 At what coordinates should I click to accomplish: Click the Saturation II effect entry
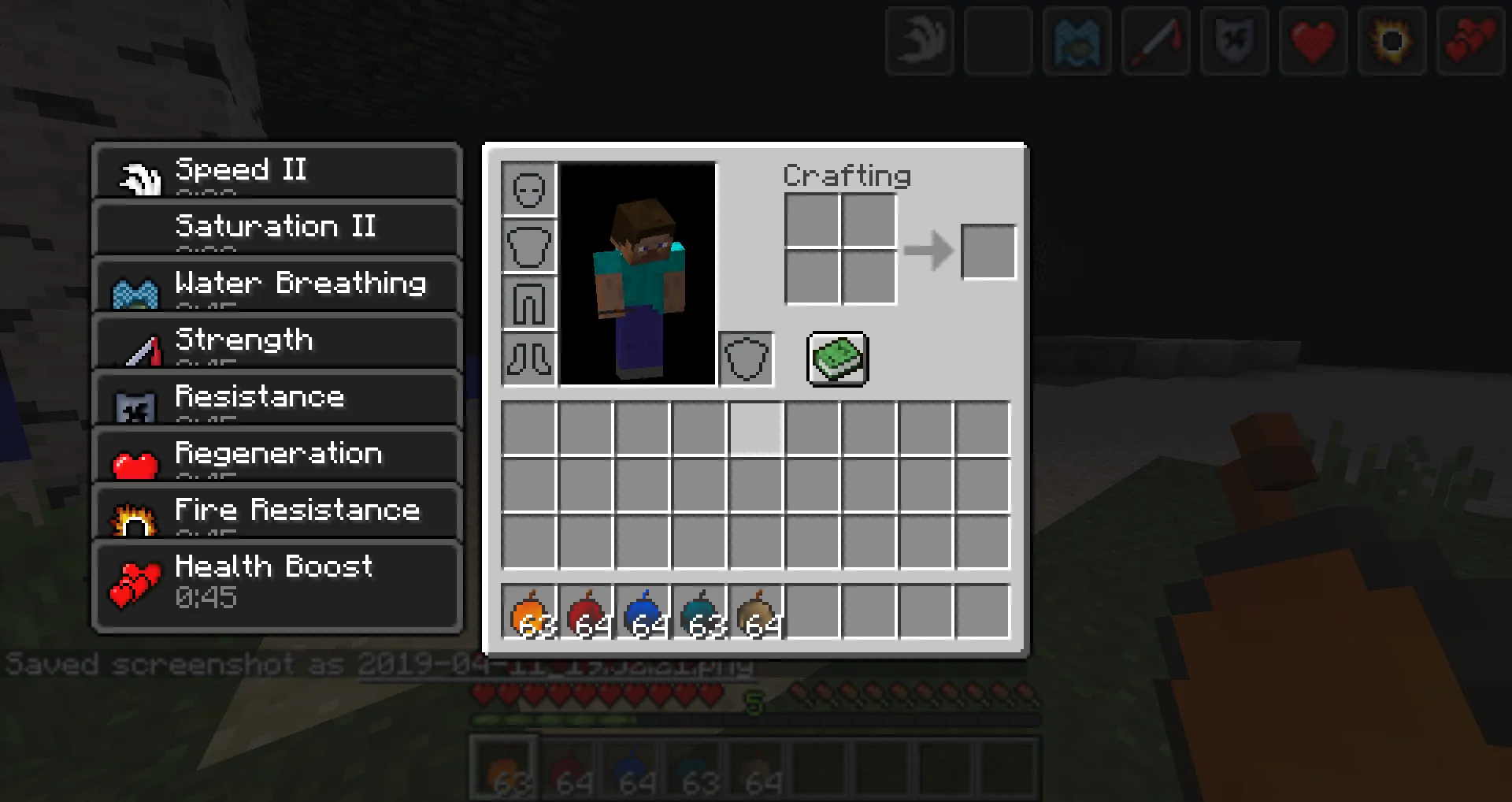pos(276,228)
